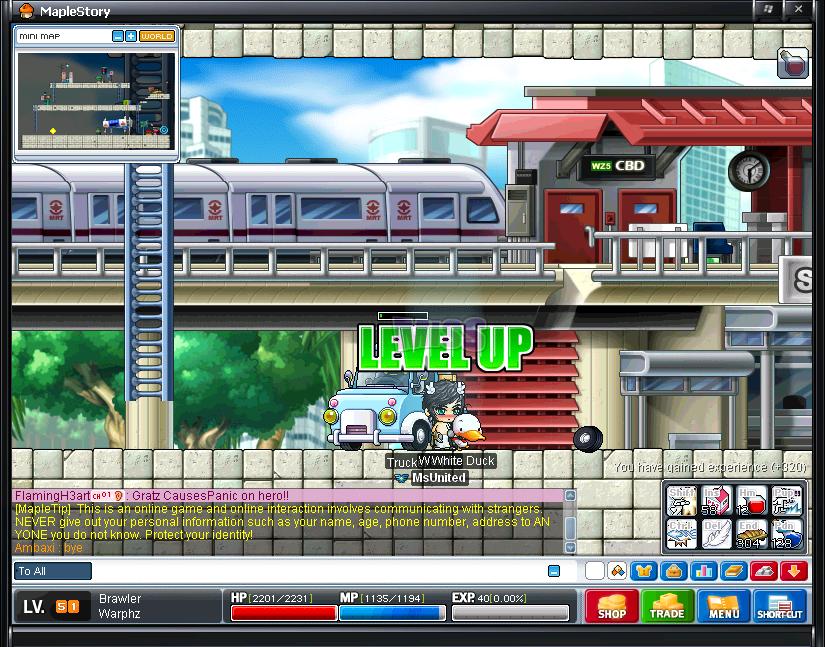
Task: Click the chat text input field
Action: click(318, 571)
